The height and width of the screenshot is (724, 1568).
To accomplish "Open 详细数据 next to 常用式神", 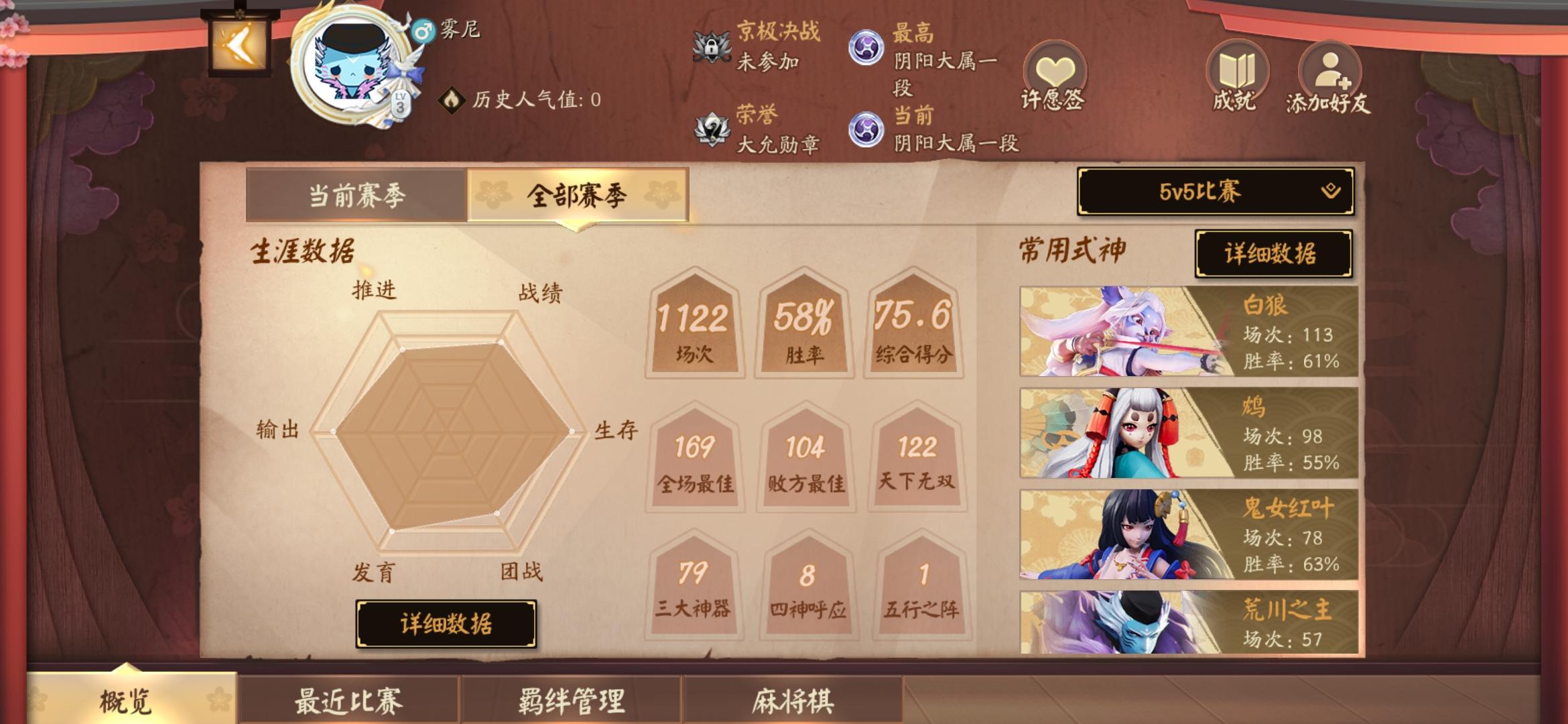I will click(x=1272, y=255).
